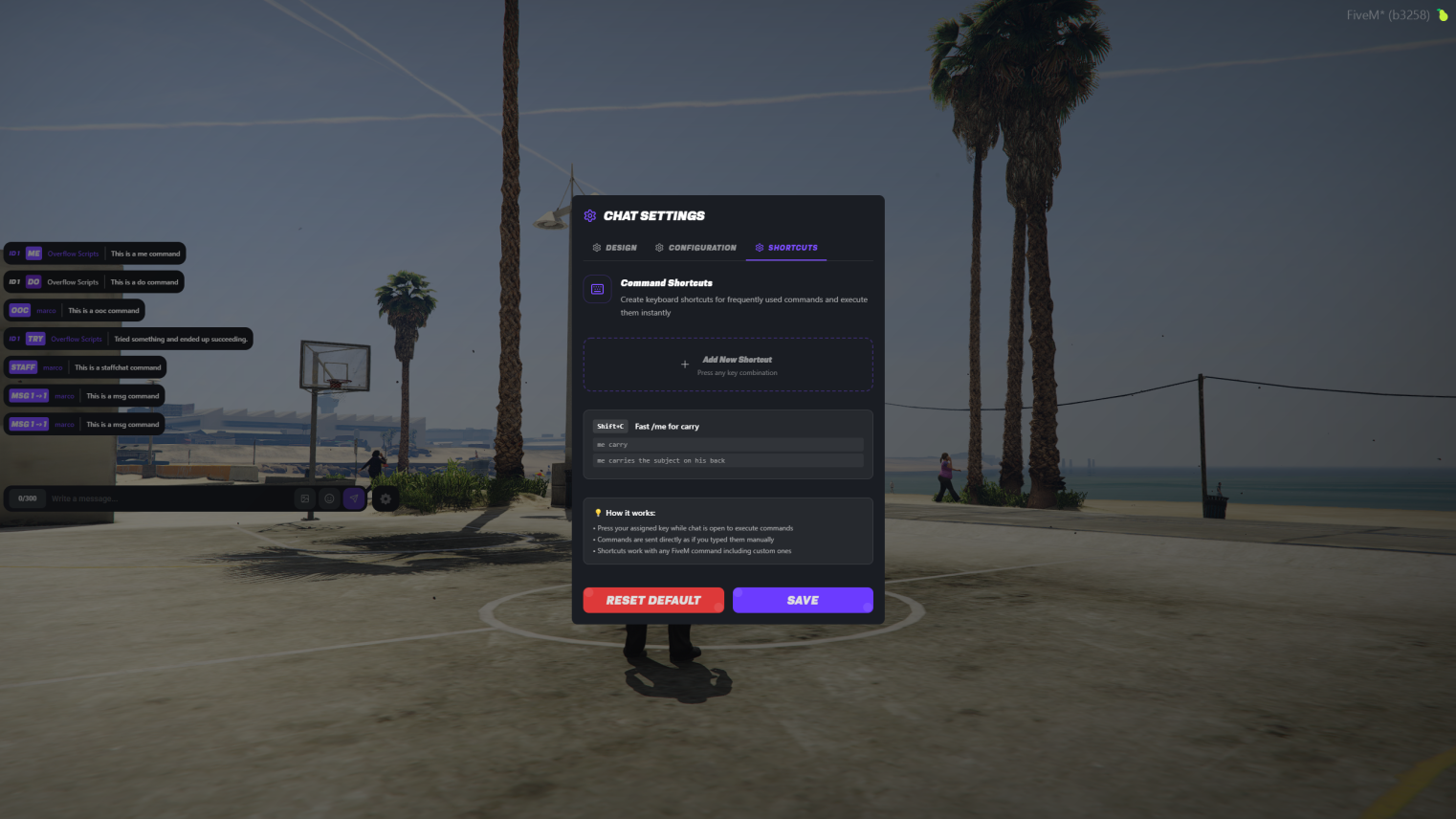
Task: Save the chat shortcut settings
Action: [803, 600]
